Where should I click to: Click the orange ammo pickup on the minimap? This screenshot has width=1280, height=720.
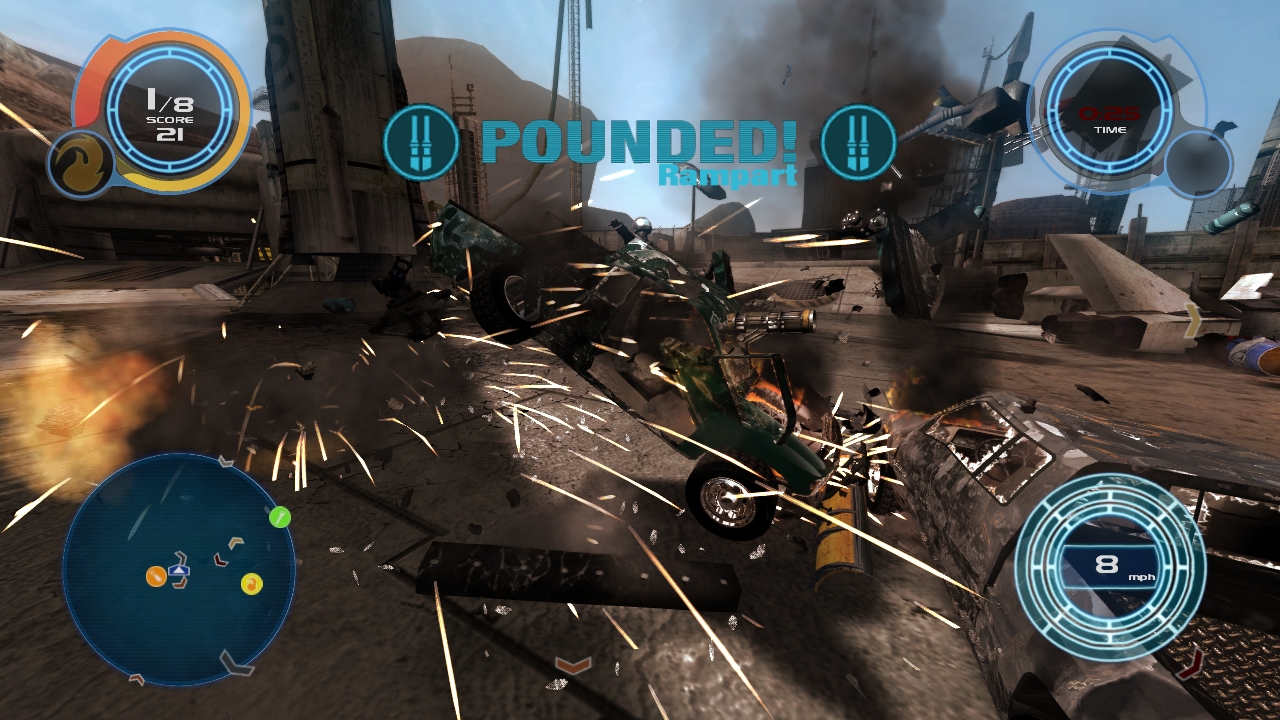tap(155, 577)
